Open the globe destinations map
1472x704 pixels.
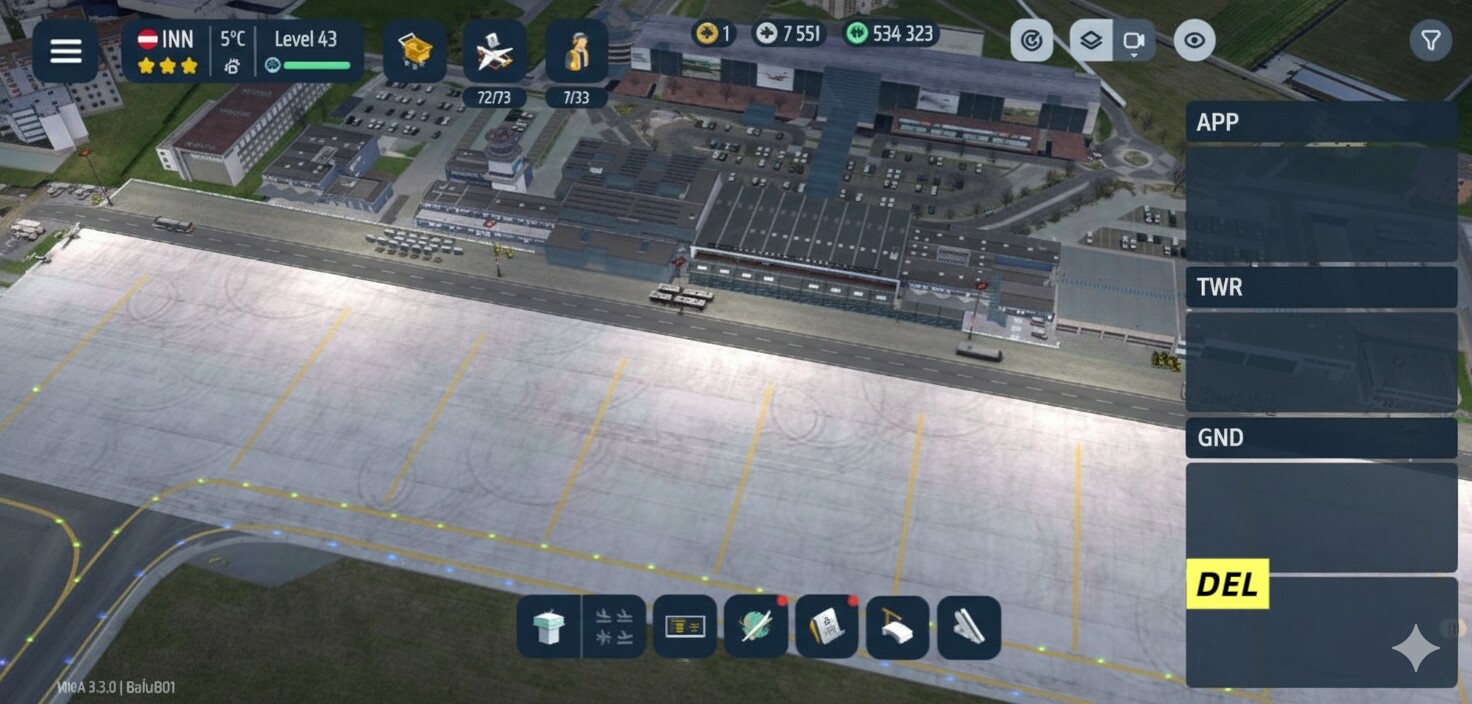(x=755, y=627)
